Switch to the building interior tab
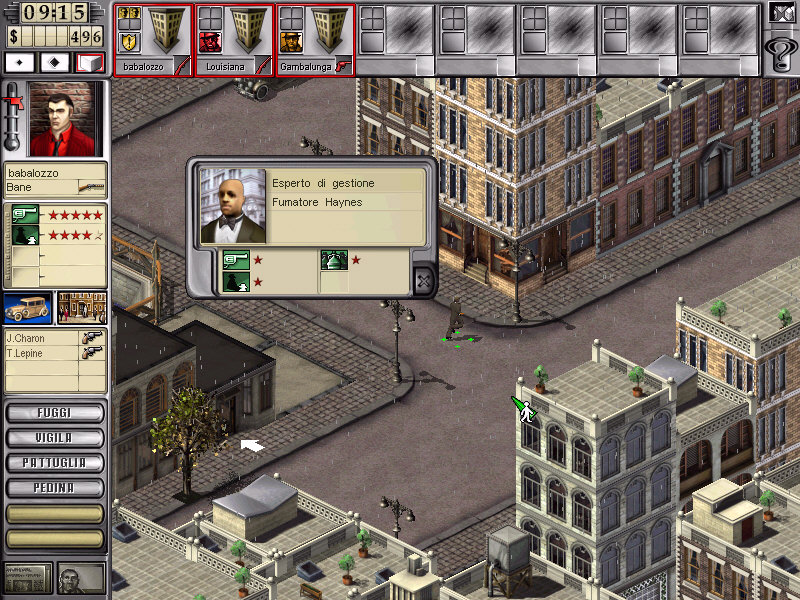 click(x=82, y=308)
